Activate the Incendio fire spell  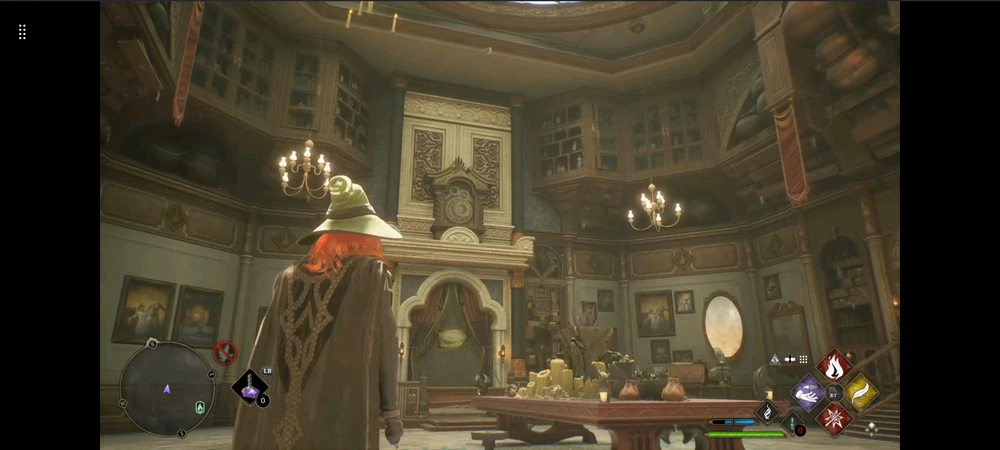[834, 366]
